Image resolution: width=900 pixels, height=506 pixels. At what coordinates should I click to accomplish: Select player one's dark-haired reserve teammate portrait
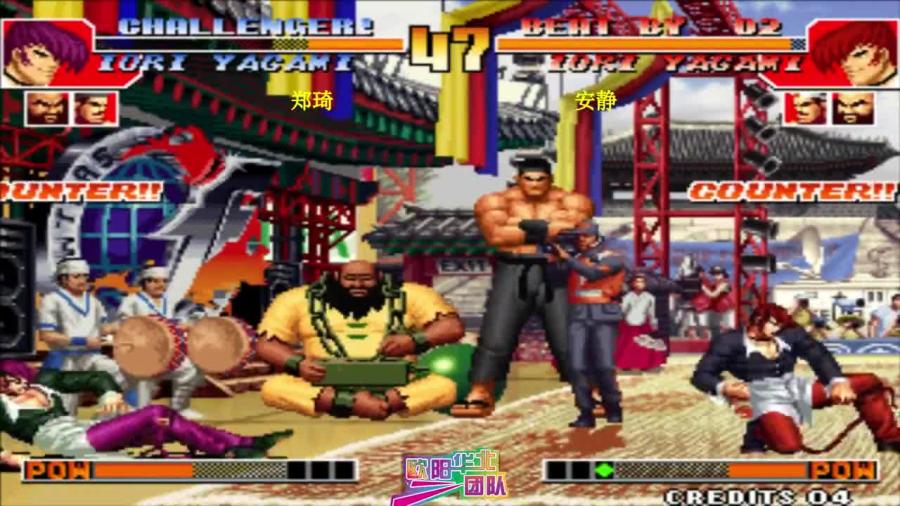click(x=92, y=108)
